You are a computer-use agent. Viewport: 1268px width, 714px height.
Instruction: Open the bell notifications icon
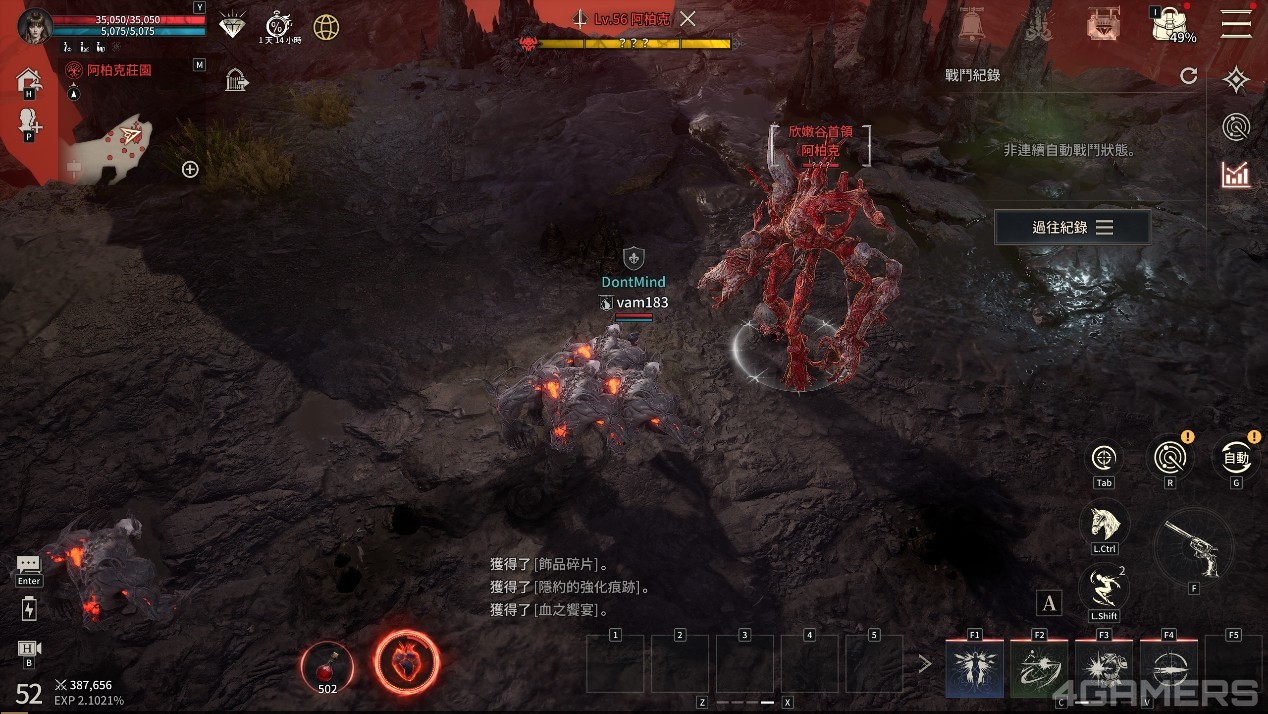[969, 25]
